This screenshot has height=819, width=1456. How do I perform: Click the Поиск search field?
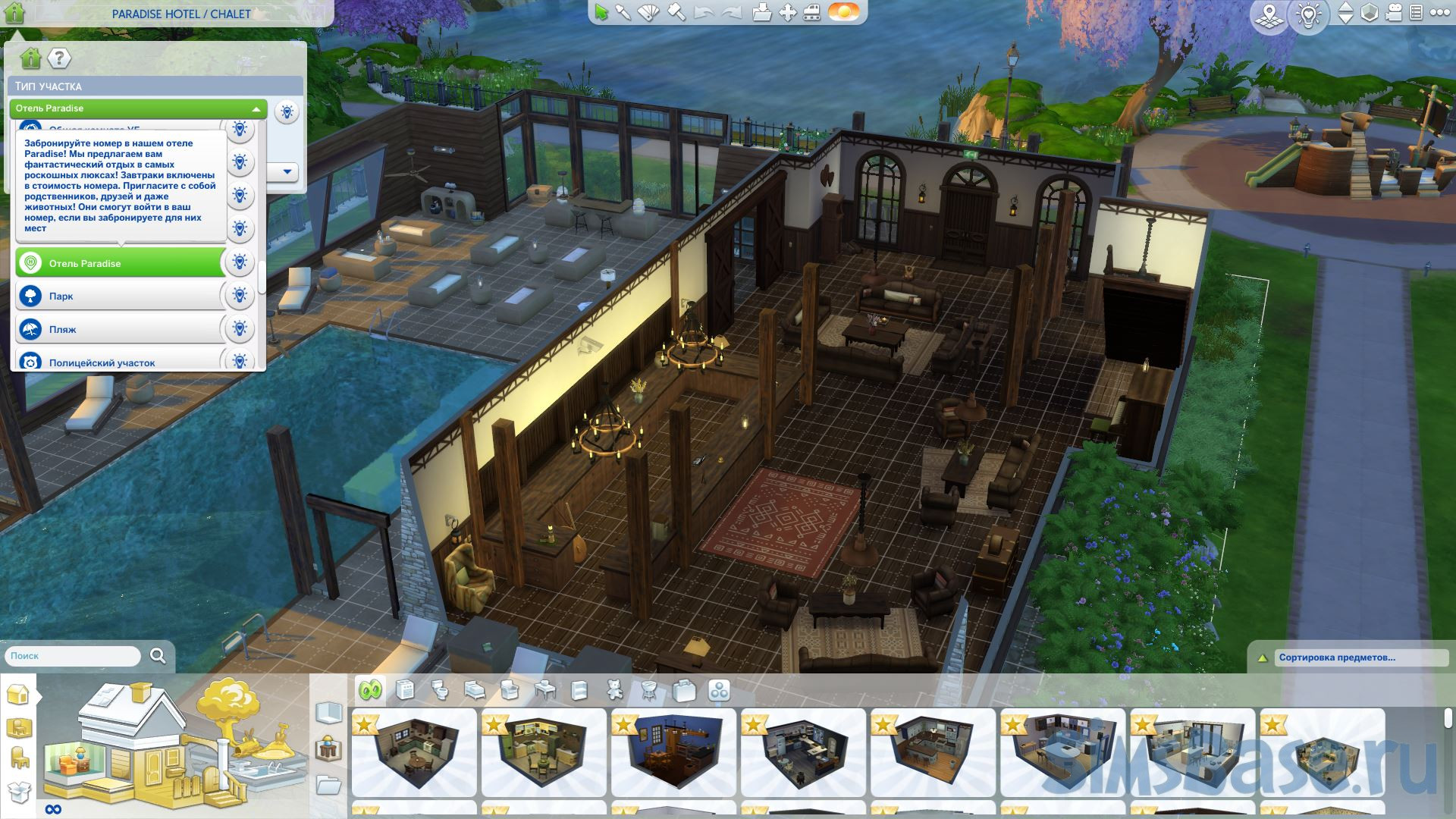coord(73,656)
